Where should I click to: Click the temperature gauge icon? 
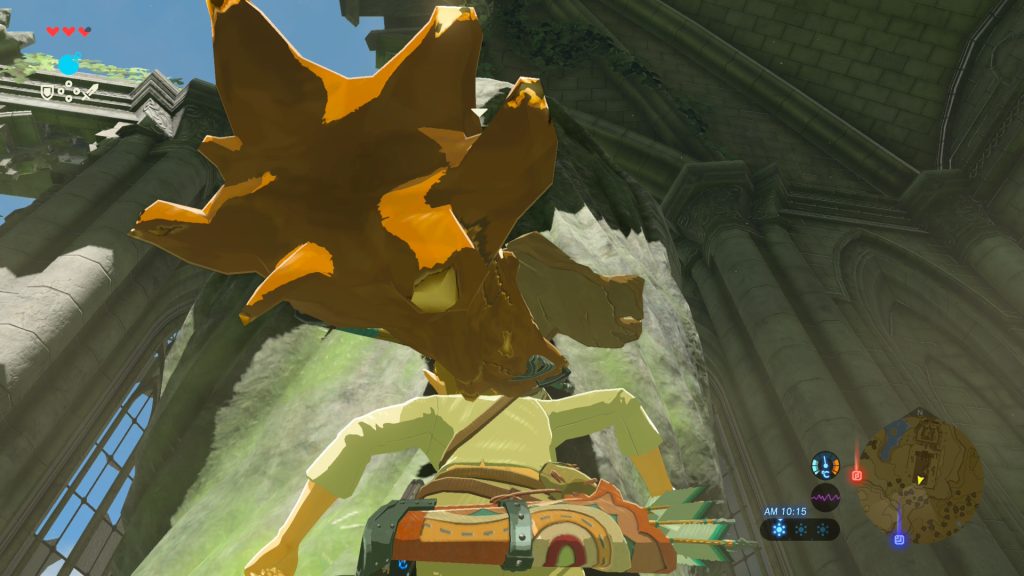826,465
